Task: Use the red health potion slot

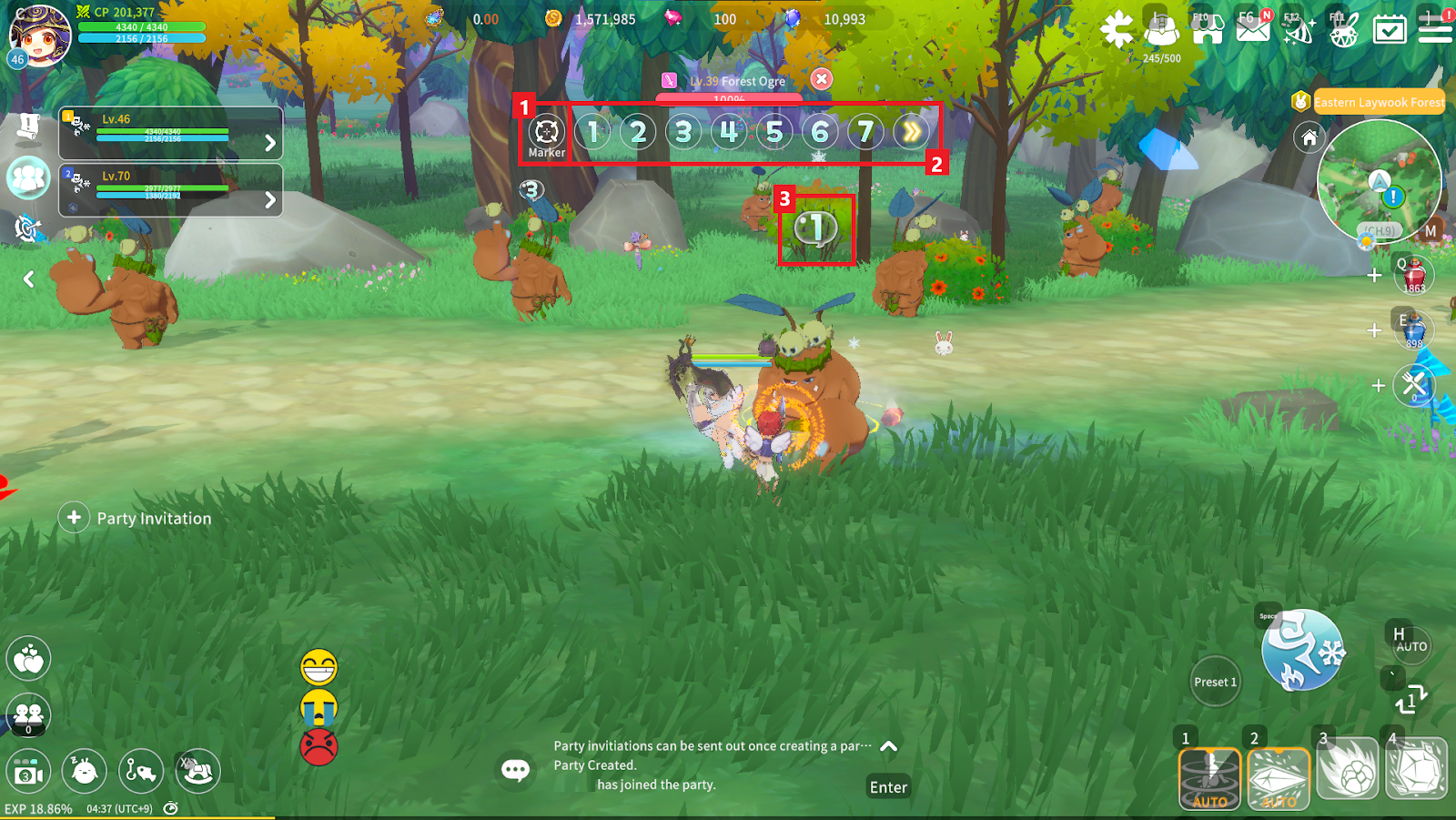Action: [1414, 275]
